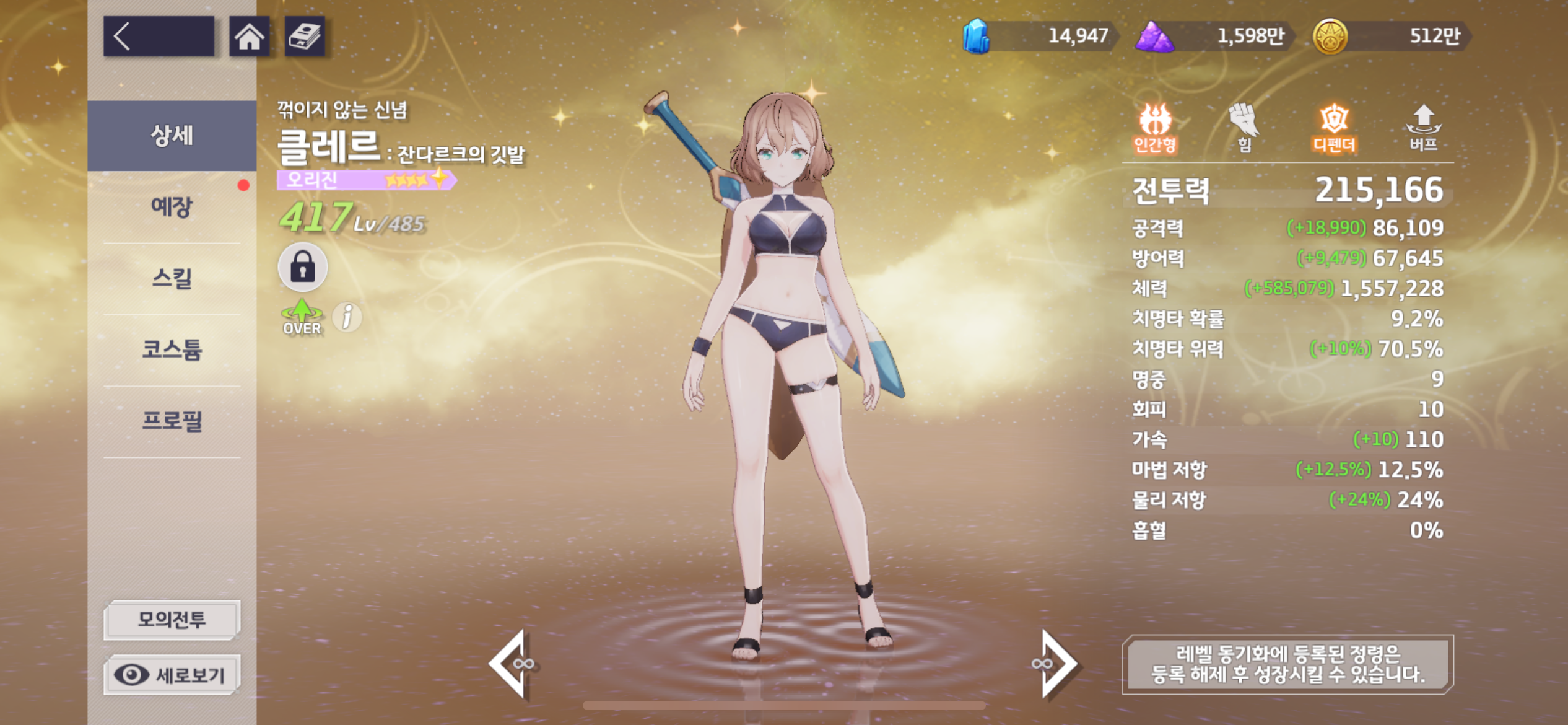Image resolution: width=1568 pixels, height=725 pixels.
Task: Open the OVER upgrade icon
Action: (302, 317)
